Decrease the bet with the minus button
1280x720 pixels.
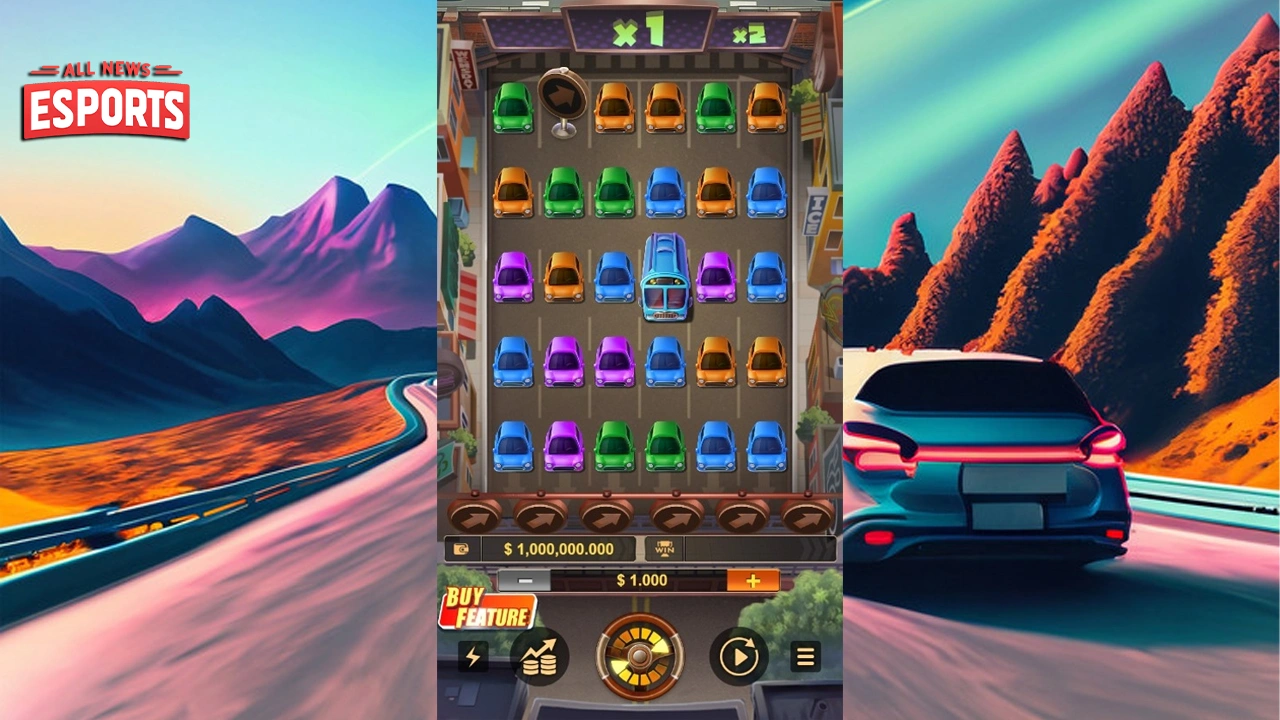click(x=524, y=581)
